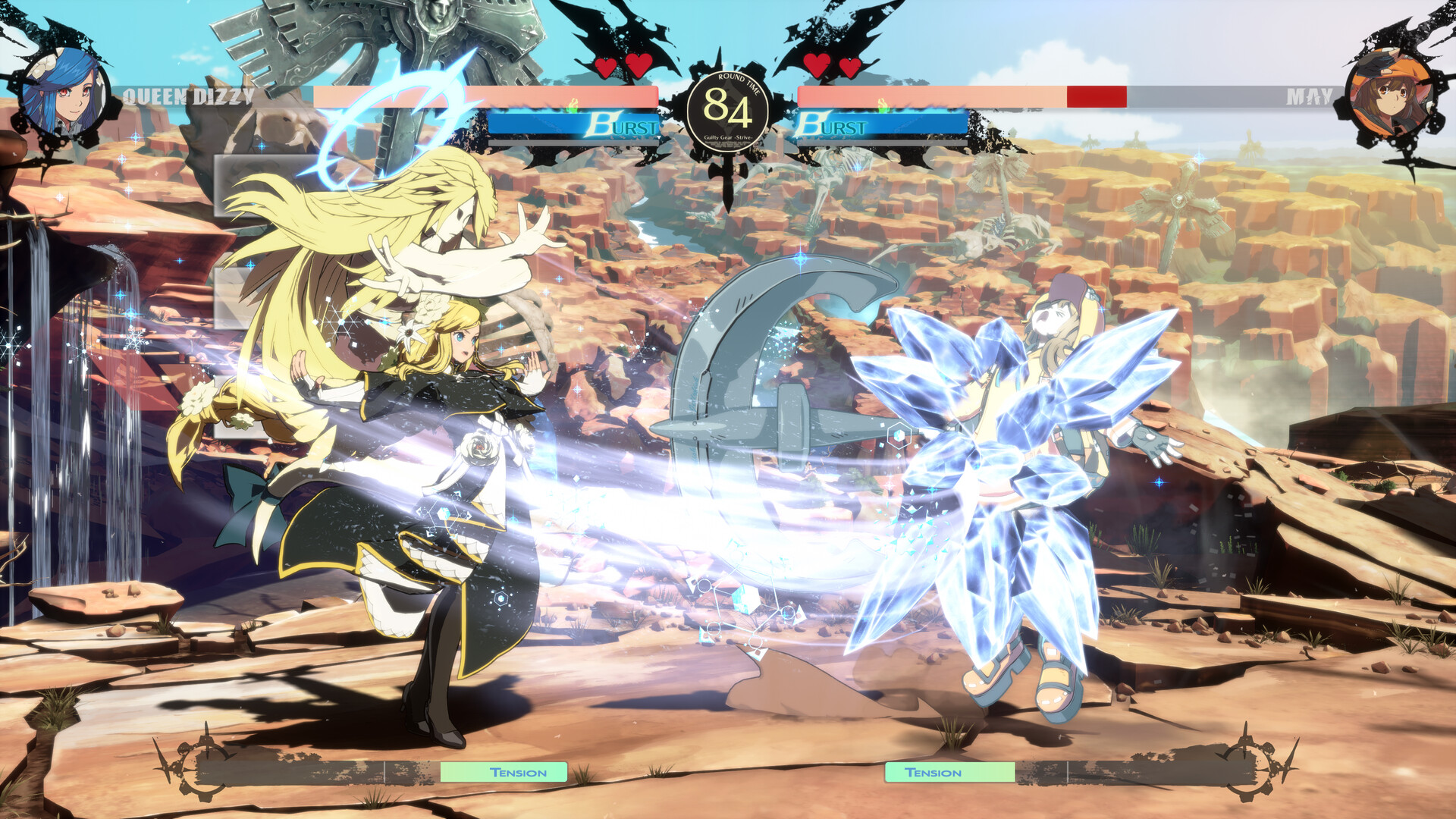Click the right TENSION label

(933, 773)
